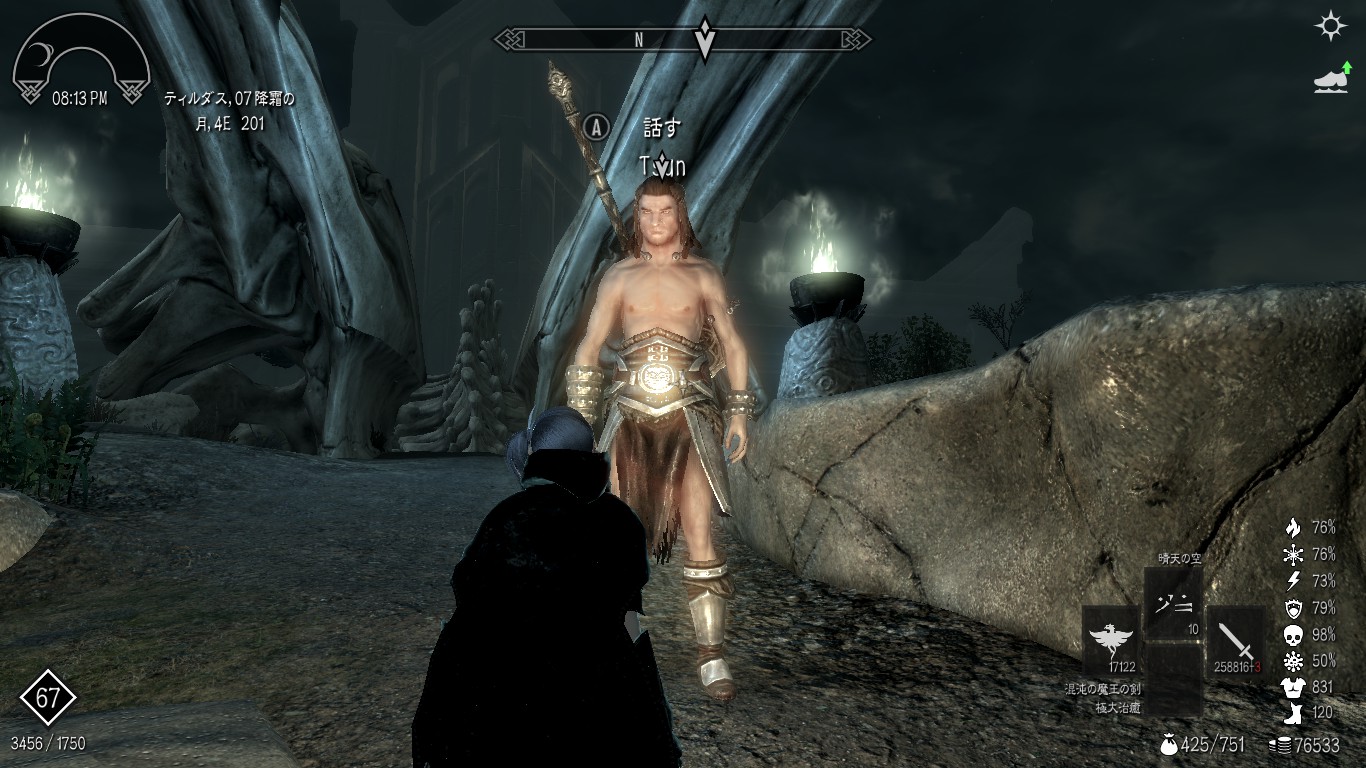Click the carry weight bag icon

pyautogui.click(x=1168, y=745)
